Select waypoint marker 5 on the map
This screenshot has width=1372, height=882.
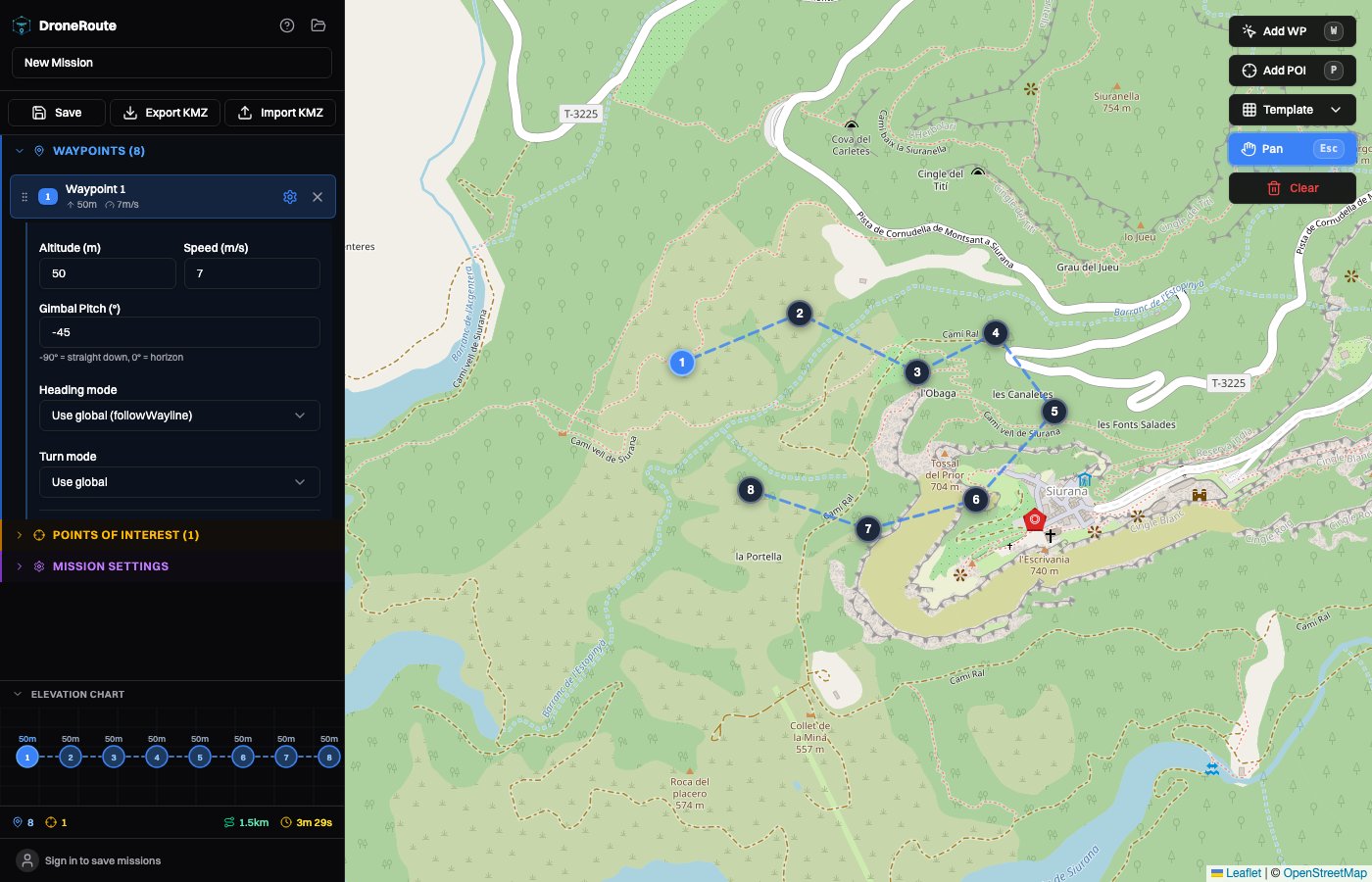tap(1055, 412)
